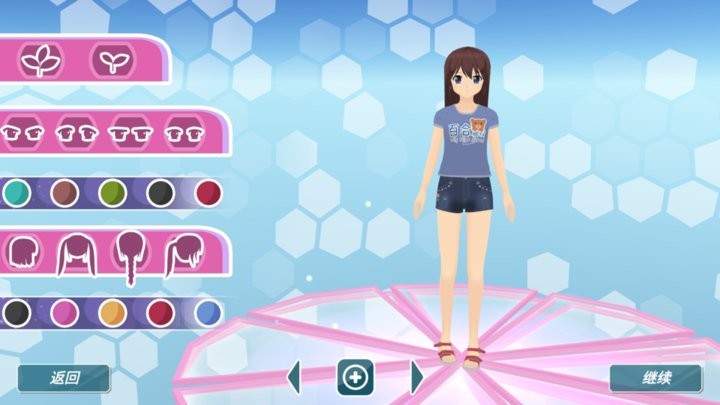720x405 pixels.
Task: Click the plus zoom button
Action: coord(355,378)
